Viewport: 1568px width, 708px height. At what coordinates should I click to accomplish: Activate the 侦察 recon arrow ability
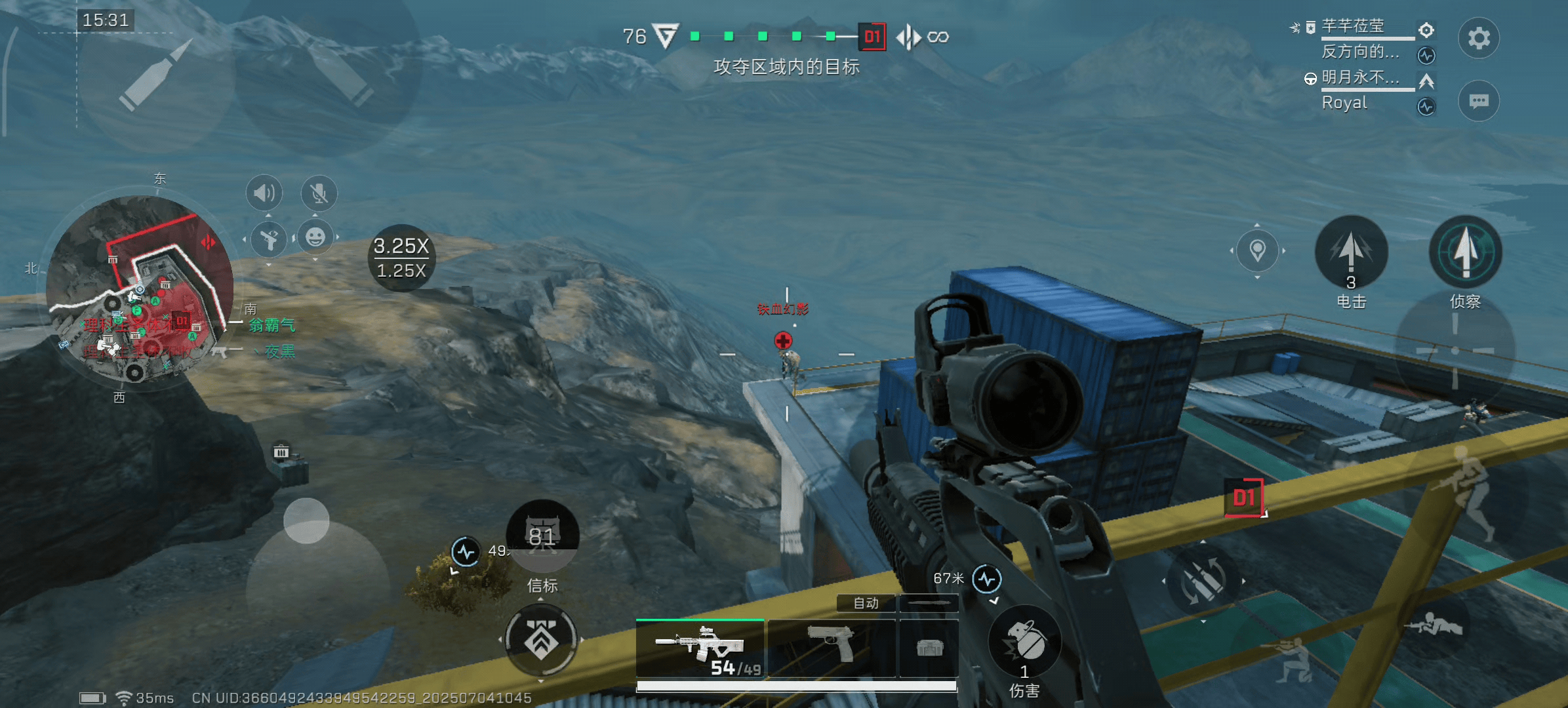[1465, 252]
